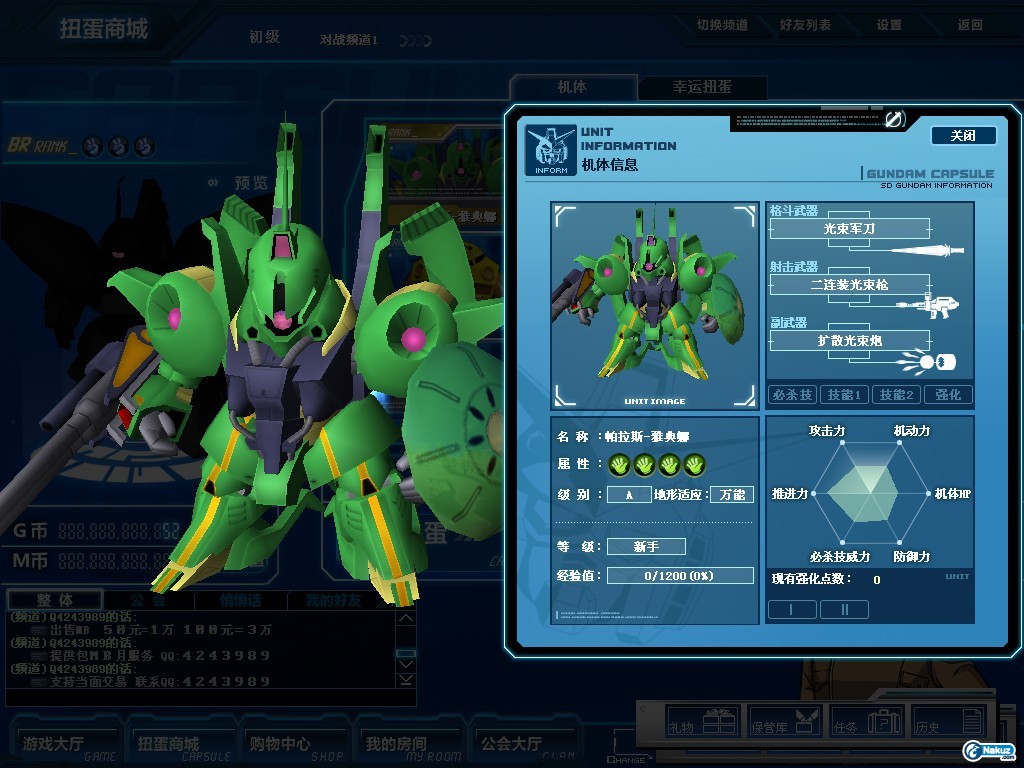Open the 幸运扭蛋 tab
The width and height of the screenshot is (1024, 768).
click(702, 88)
